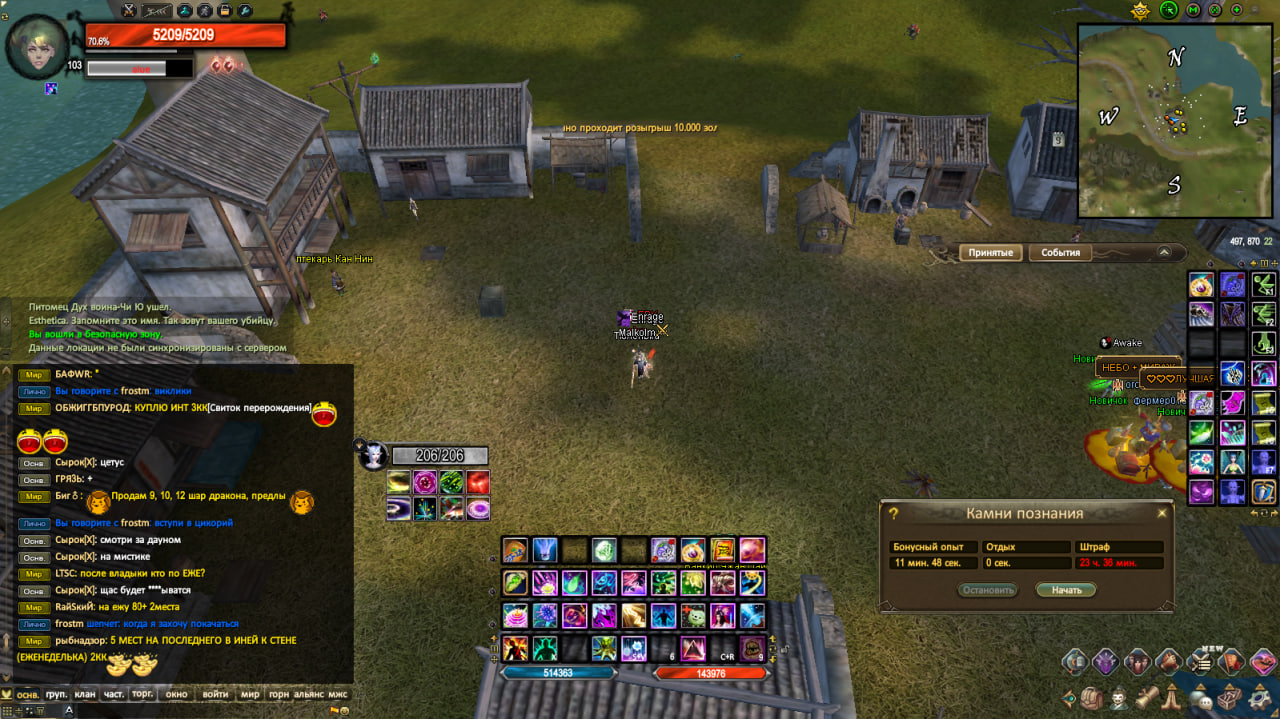The height and width of the screenshot is (719, 1280).
Task: Click the minimap
Action: pyautogui.click(x=1174, y=120)
